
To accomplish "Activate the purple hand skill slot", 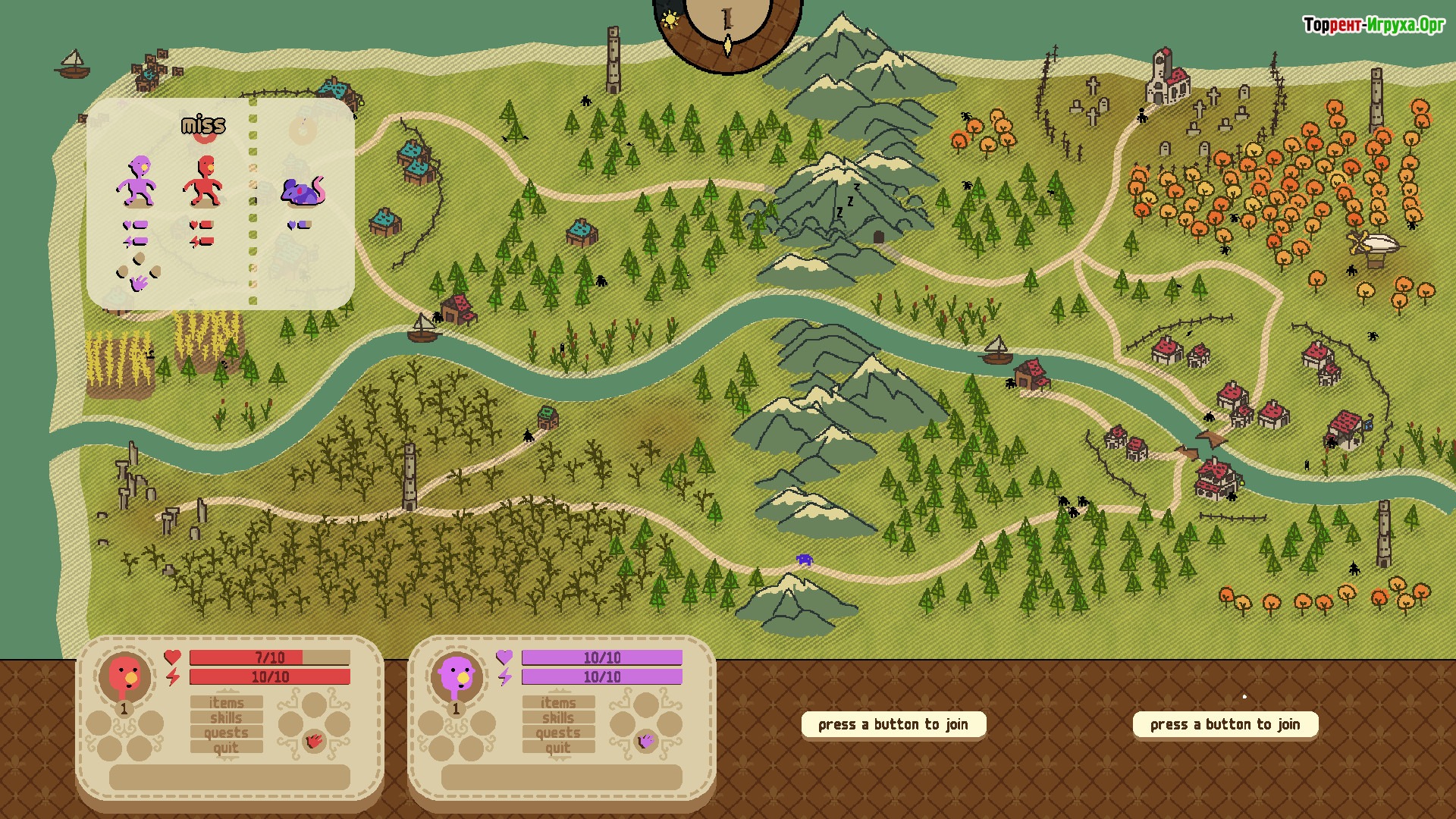I will coord(645,741).
